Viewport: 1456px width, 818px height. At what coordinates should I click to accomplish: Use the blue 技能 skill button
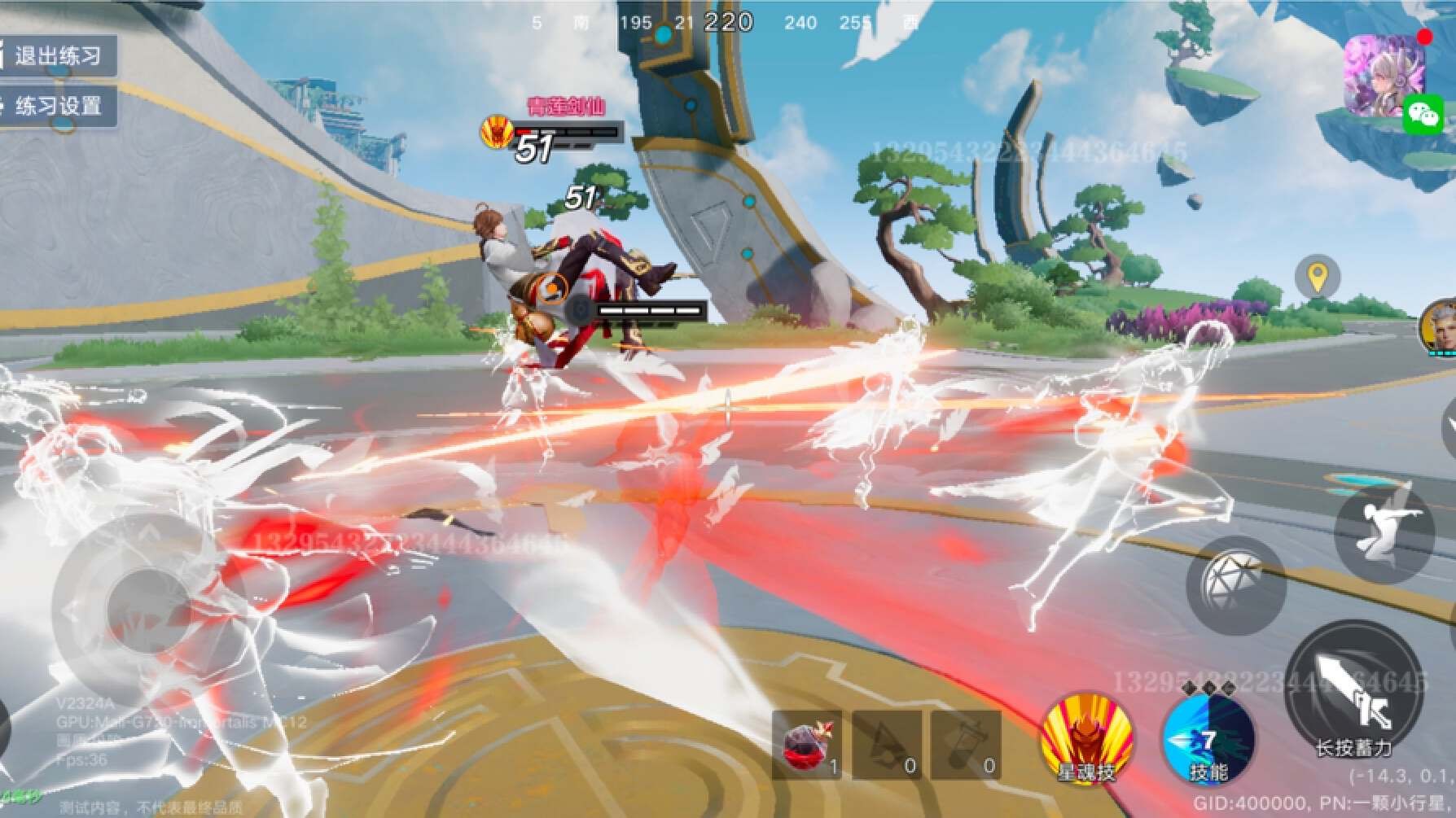tap(1208, 739)
